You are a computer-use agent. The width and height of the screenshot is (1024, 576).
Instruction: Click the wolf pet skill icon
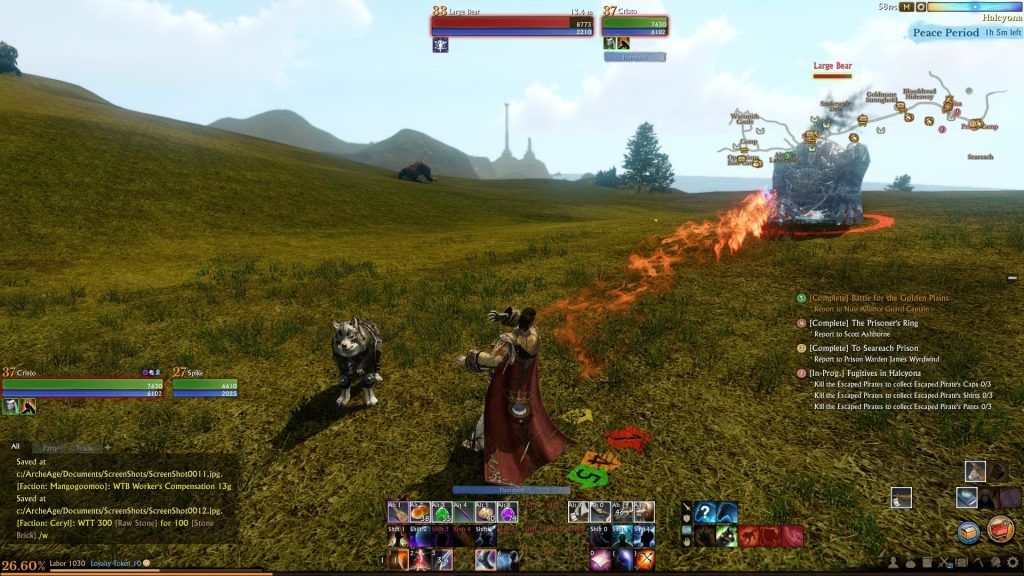click(x=727, y=536)
